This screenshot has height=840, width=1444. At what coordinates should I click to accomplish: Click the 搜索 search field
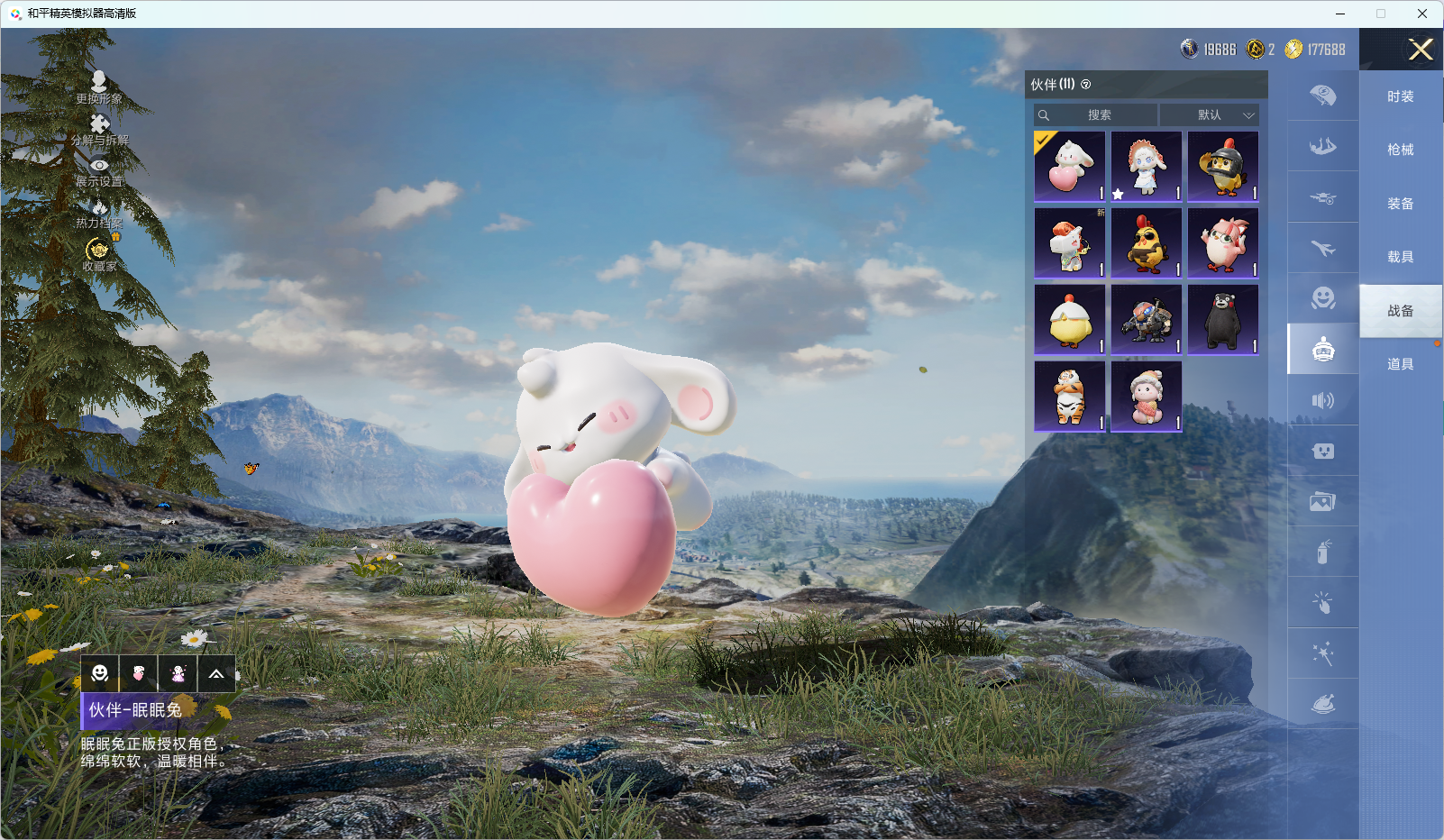(x=1097, y=115)
